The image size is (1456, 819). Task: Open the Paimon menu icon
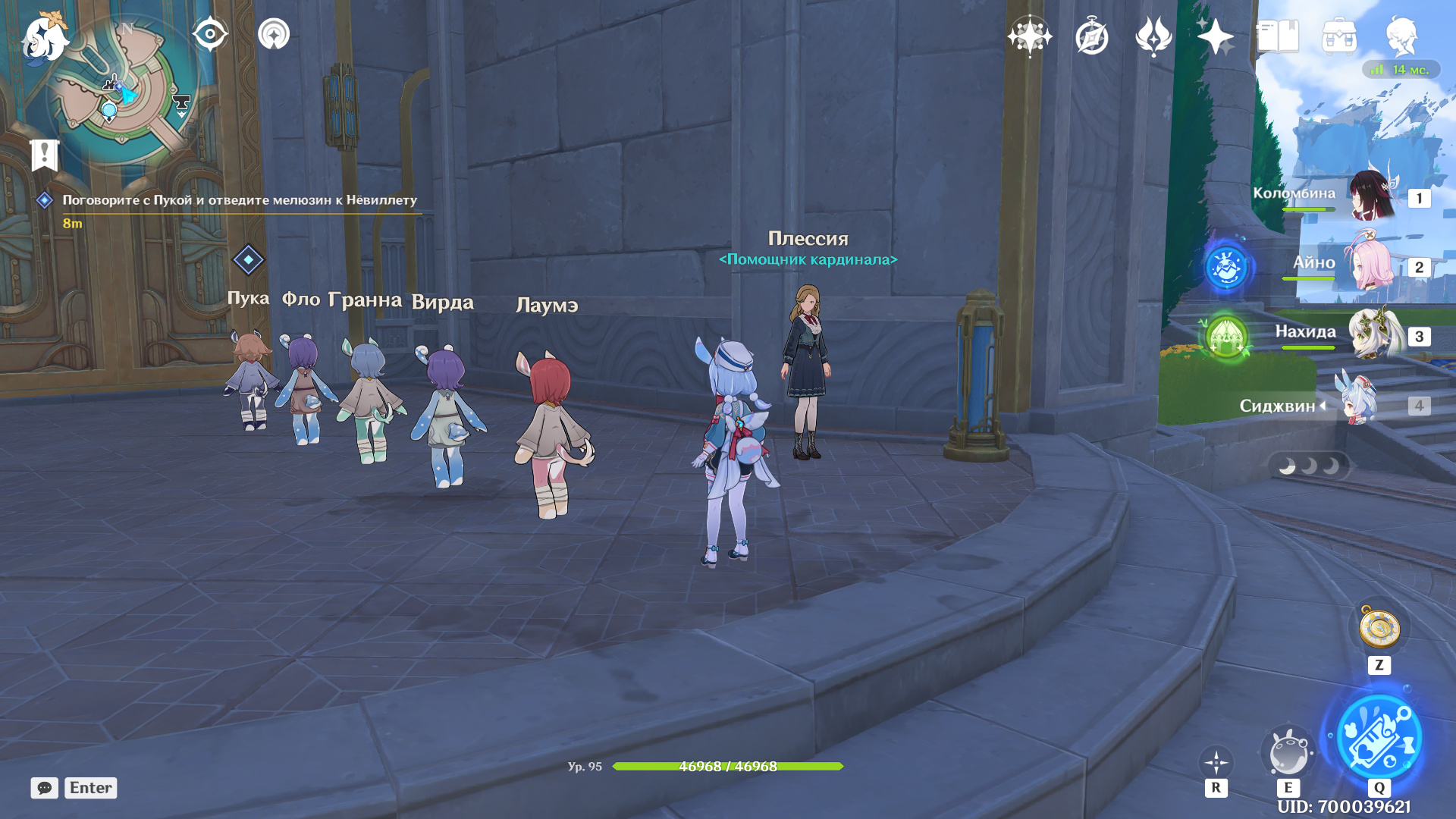pos(44,38)
